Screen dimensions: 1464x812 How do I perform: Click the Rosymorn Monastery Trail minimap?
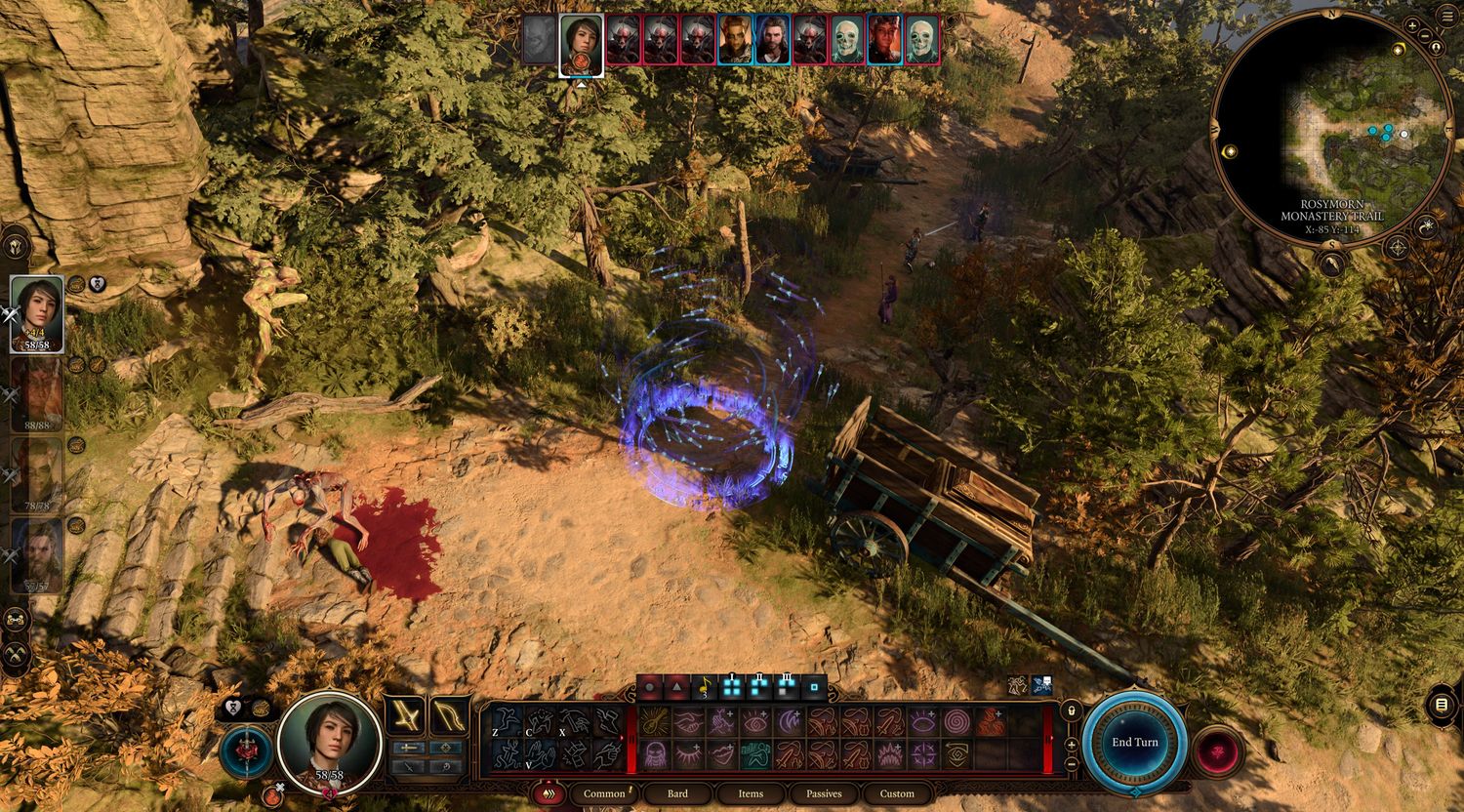(1331, 127)
